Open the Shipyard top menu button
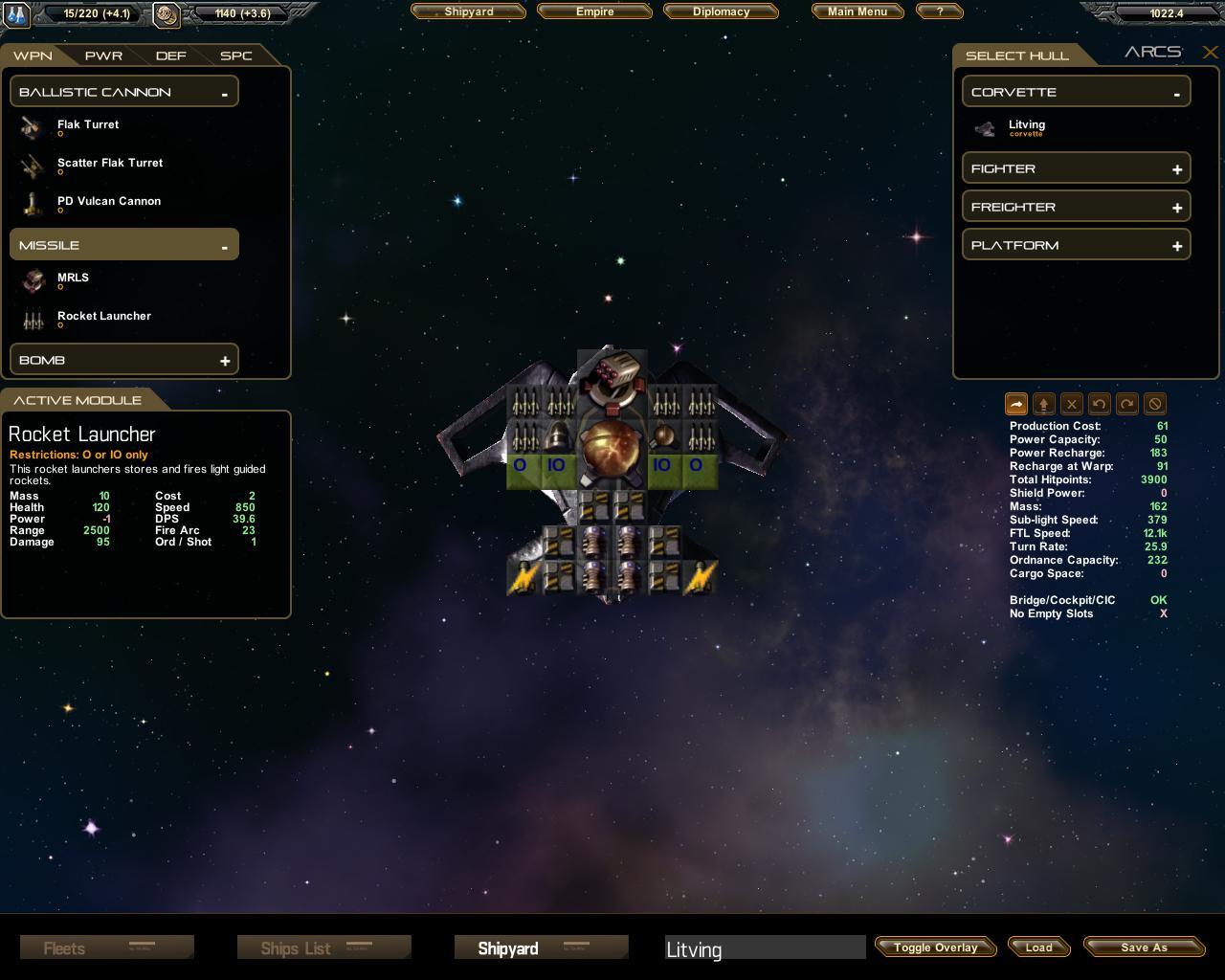 [468, 11]
